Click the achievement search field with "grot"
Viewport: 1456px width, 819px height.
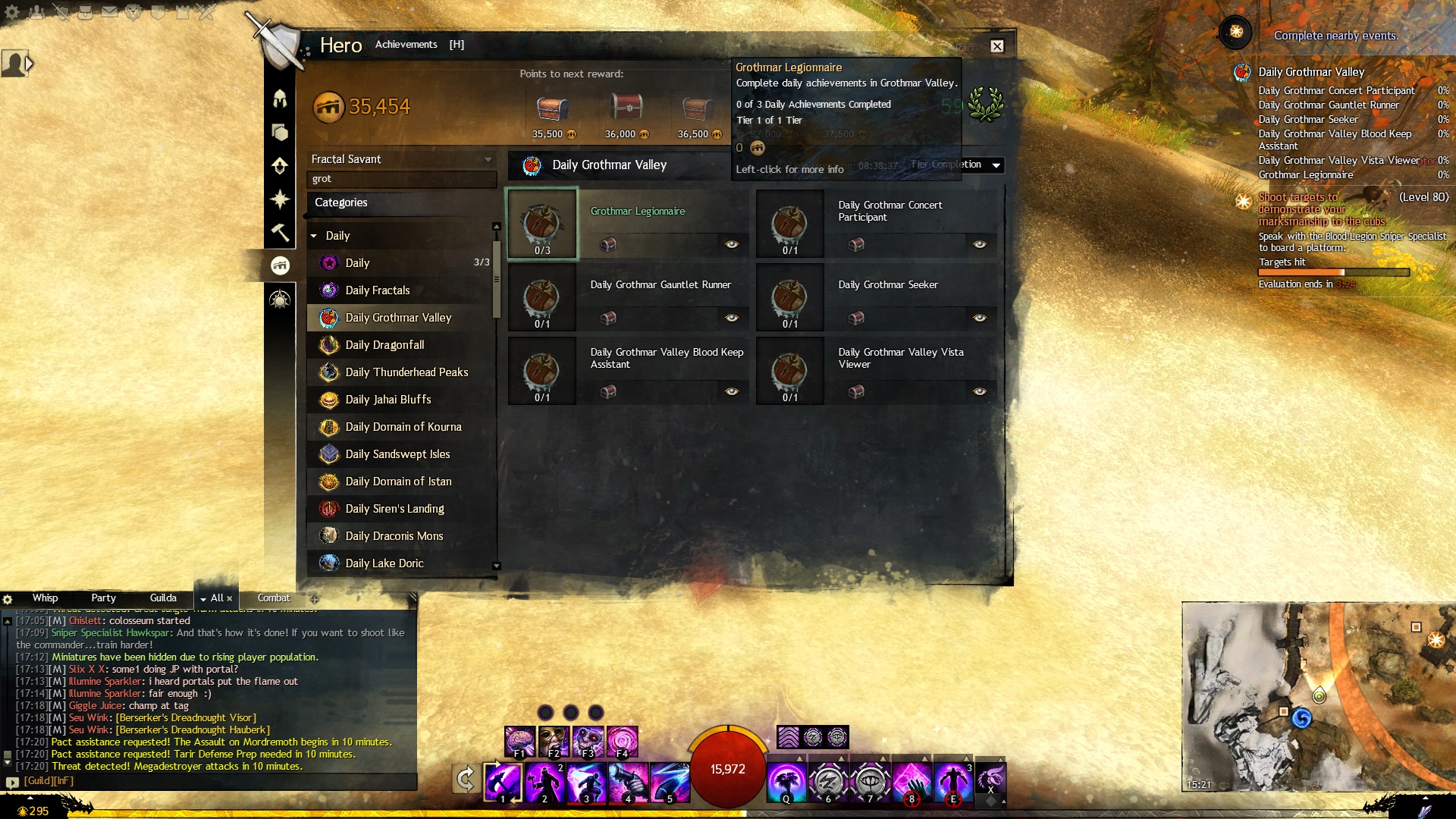coord(400,179)
